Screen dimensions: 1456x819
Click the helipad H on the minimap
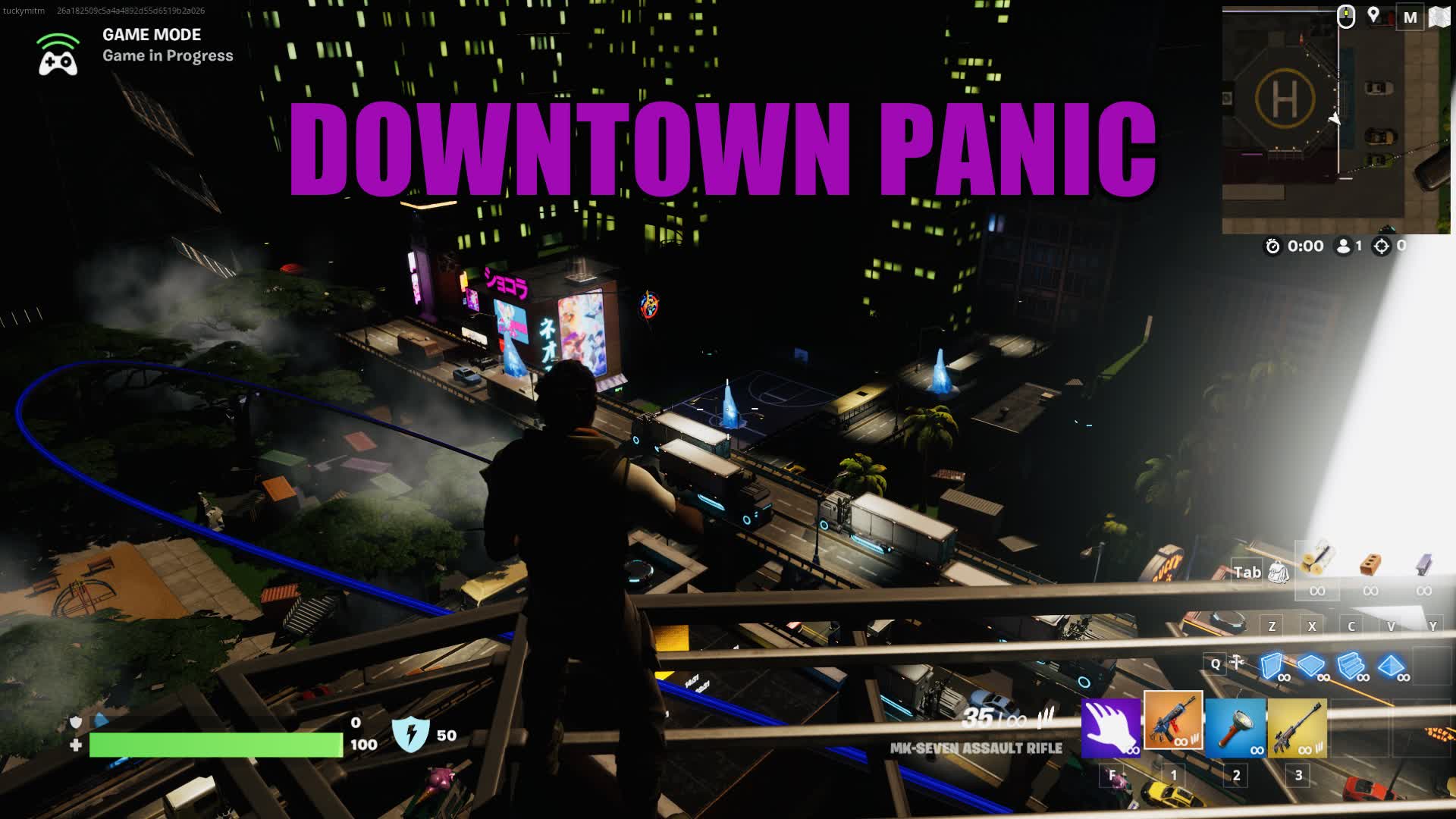point(1284,99)
